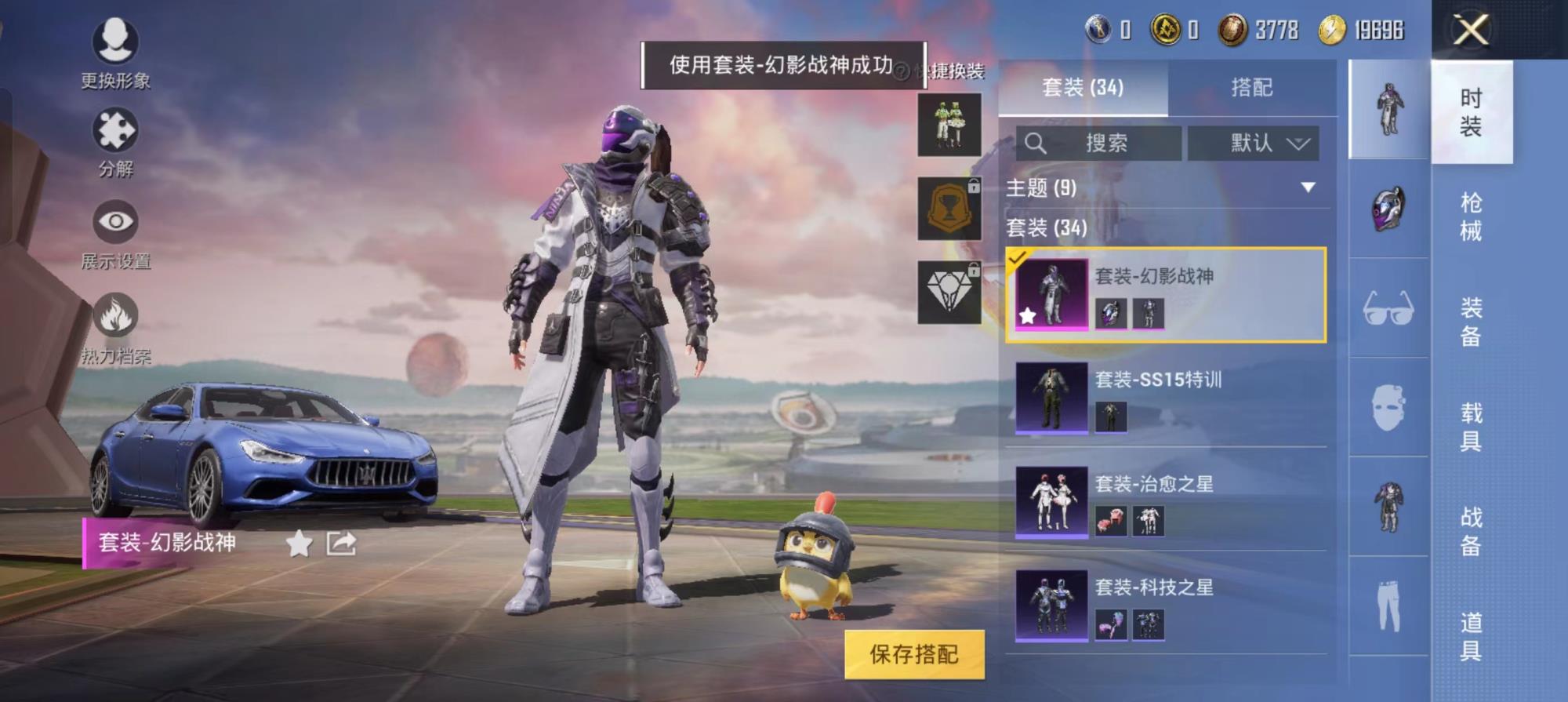The width and height of the screenshot is (1568, 702).
Task: Select the helmet headgear category icon
Action: coord(1388,209)
